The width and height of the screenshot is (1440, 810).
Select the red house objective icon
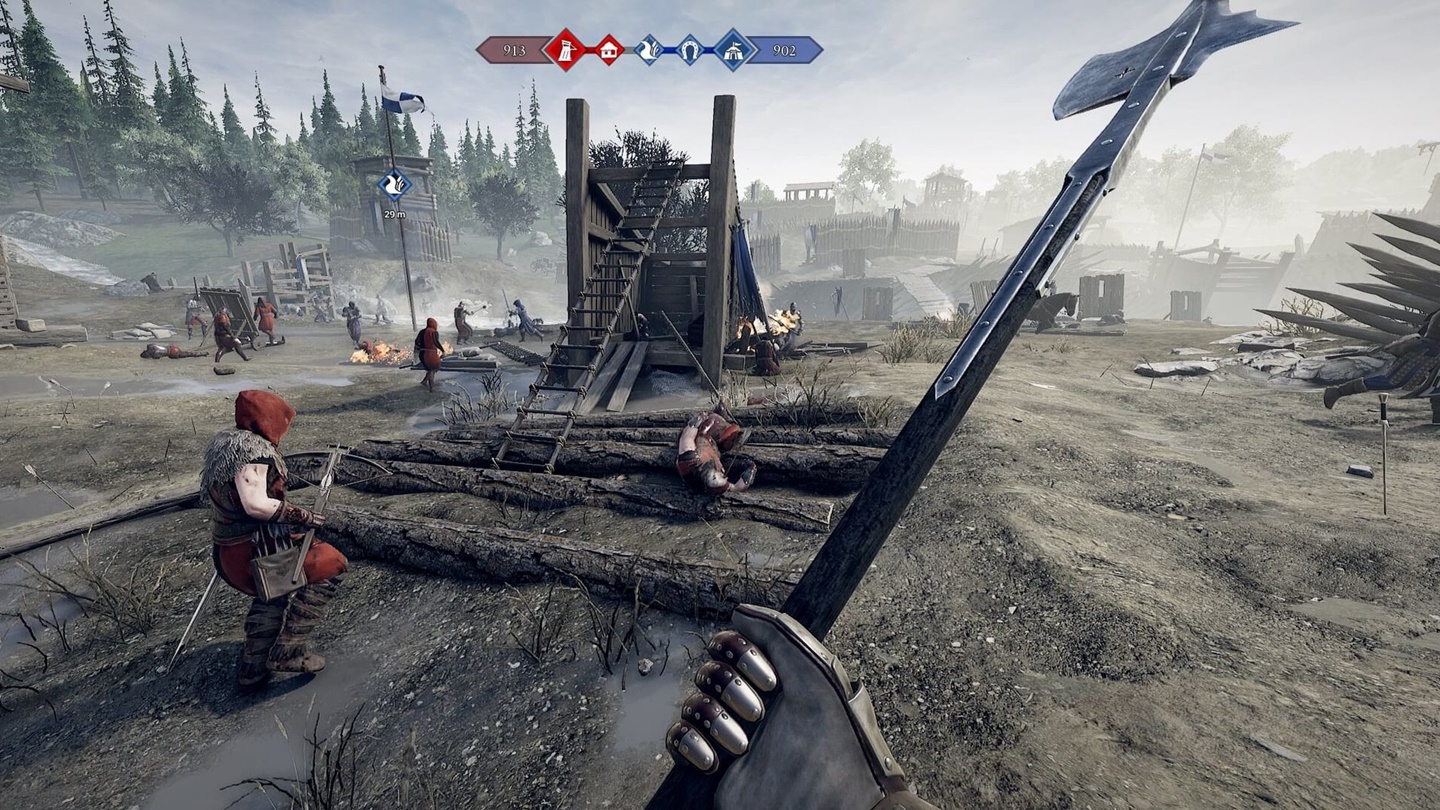click(608, 50)
